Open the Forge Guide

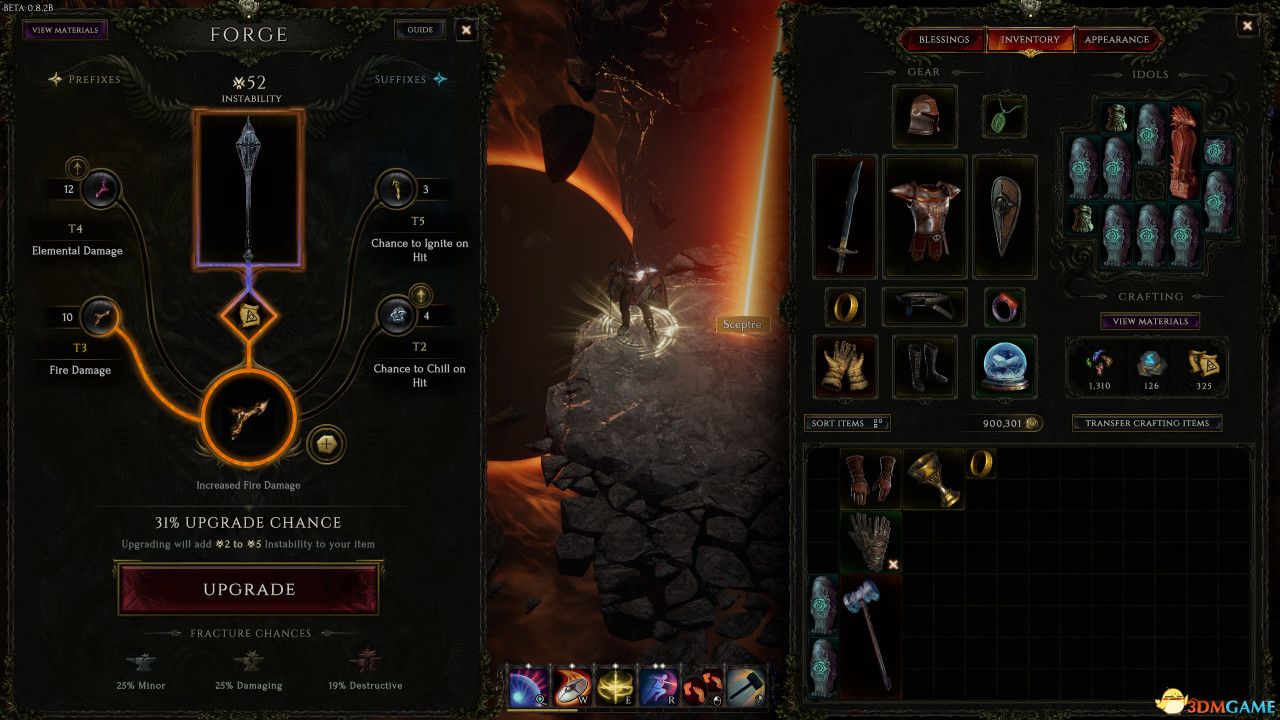(420, 30)
